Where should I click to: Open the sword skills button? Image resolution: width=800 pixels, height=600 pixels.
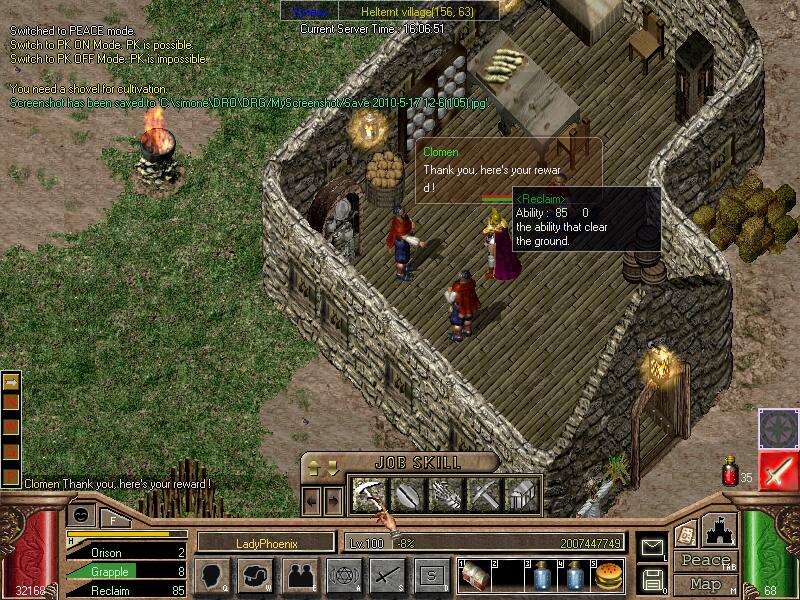387,575
